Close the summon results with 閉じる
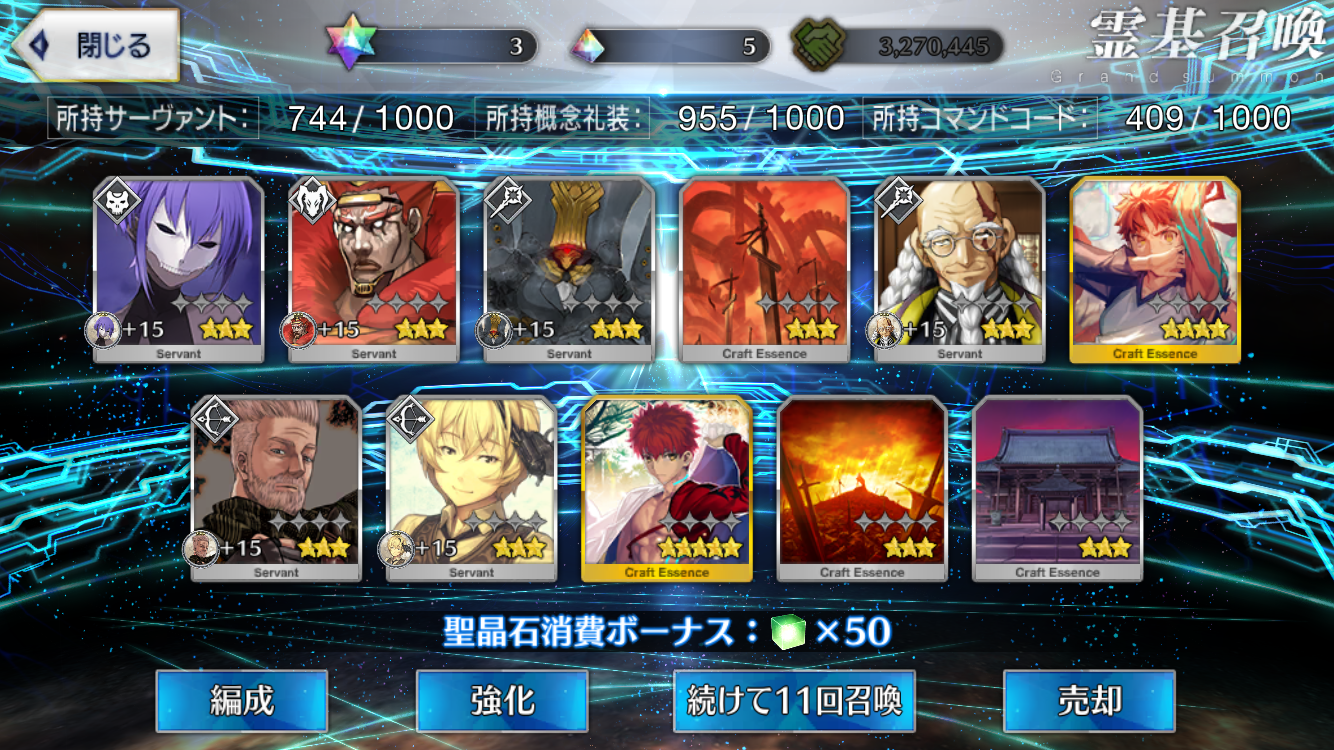Image resolution: width=1334 pixels, height=750 pixels. pyautogui.click(x=97, y=45)
